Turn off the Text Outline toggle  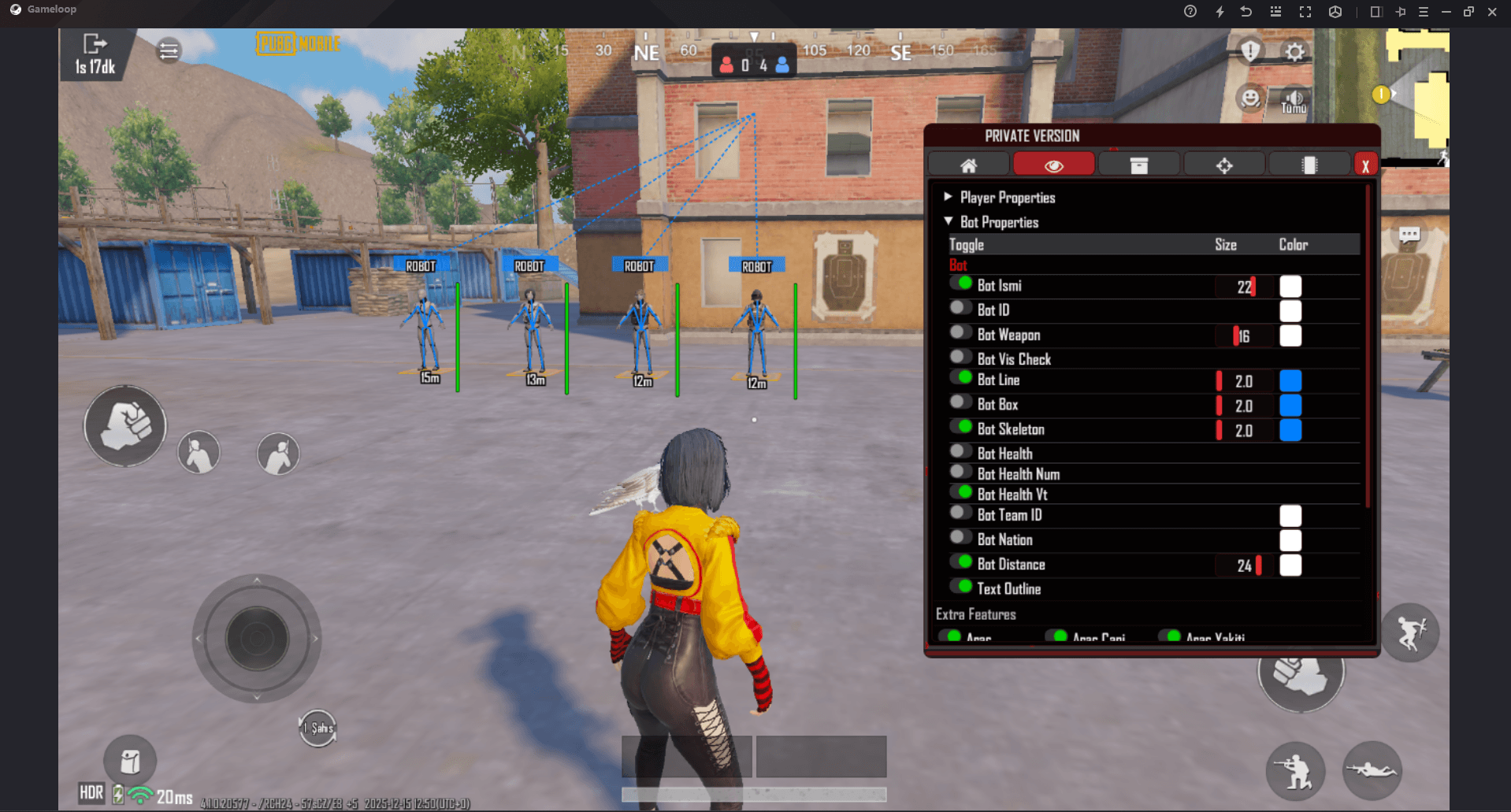click(962, 586)
